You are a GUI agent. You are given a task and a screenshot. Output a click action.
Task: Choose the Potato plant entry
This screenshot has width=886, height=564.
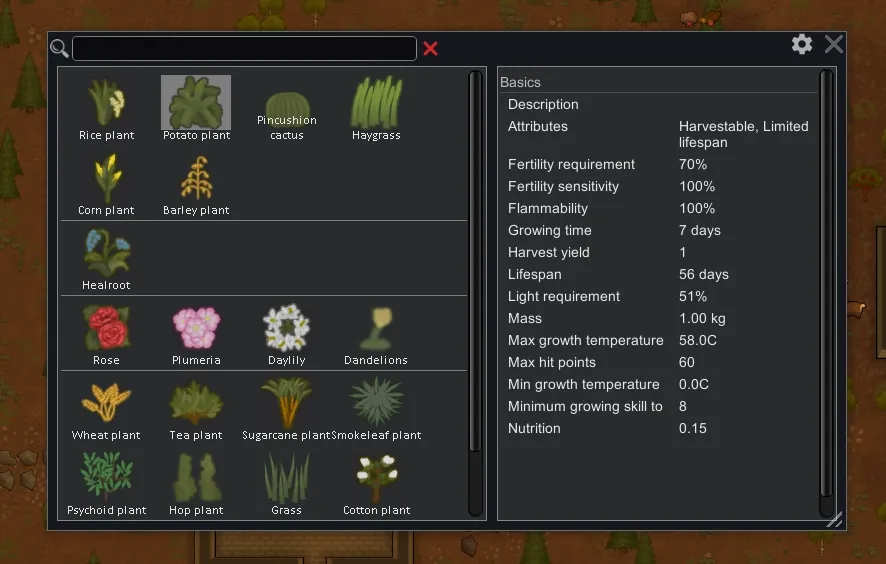click(196, 108)
